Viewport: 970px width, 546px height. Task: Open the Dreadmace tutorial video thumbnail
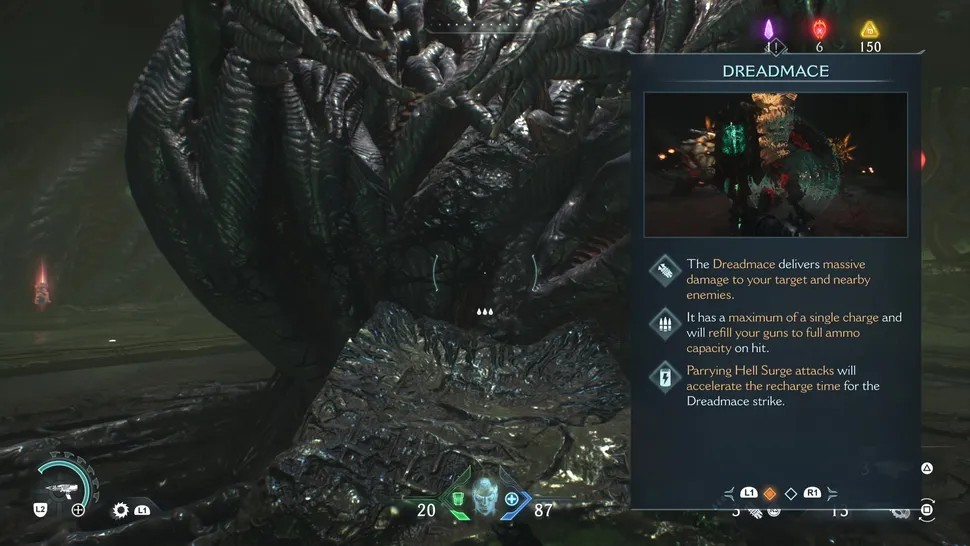pos(775,164)
